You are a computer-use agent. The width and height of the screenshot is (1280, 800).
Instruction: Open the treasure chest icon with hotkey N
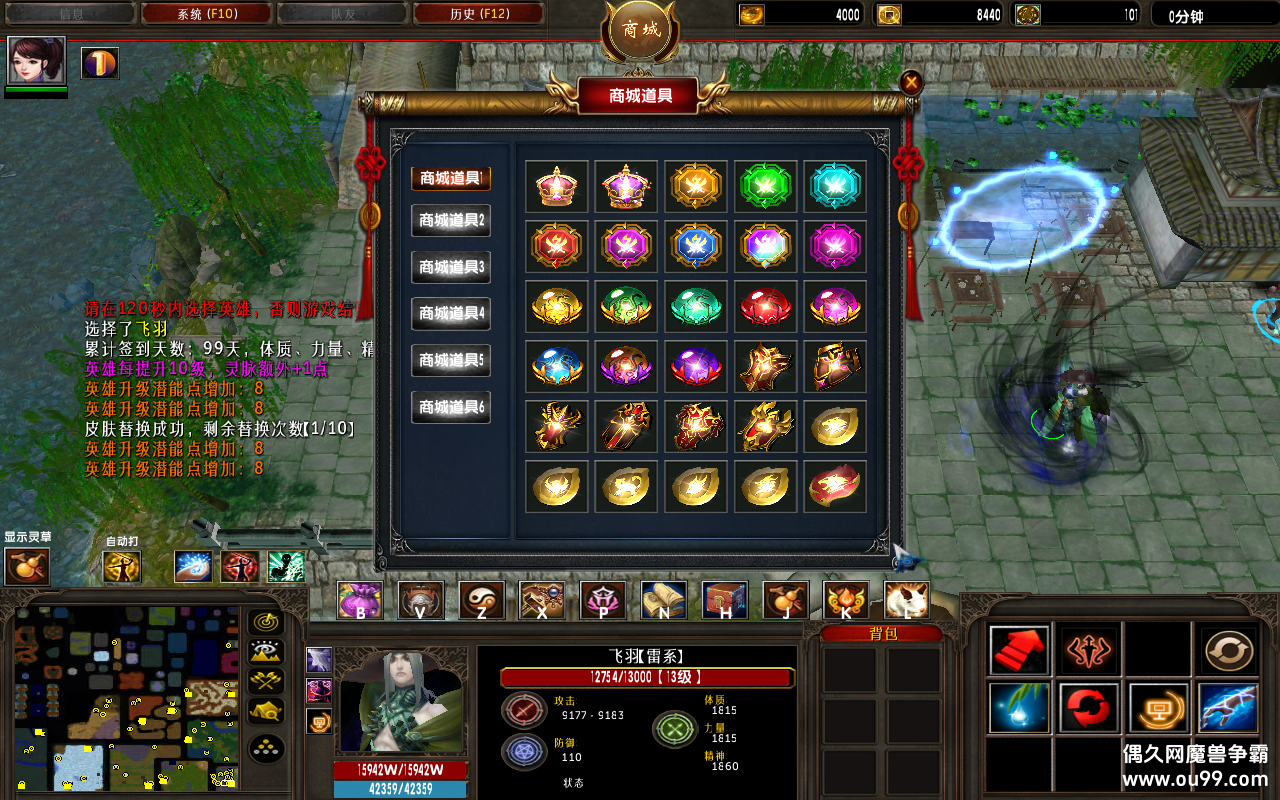point(663,601)
